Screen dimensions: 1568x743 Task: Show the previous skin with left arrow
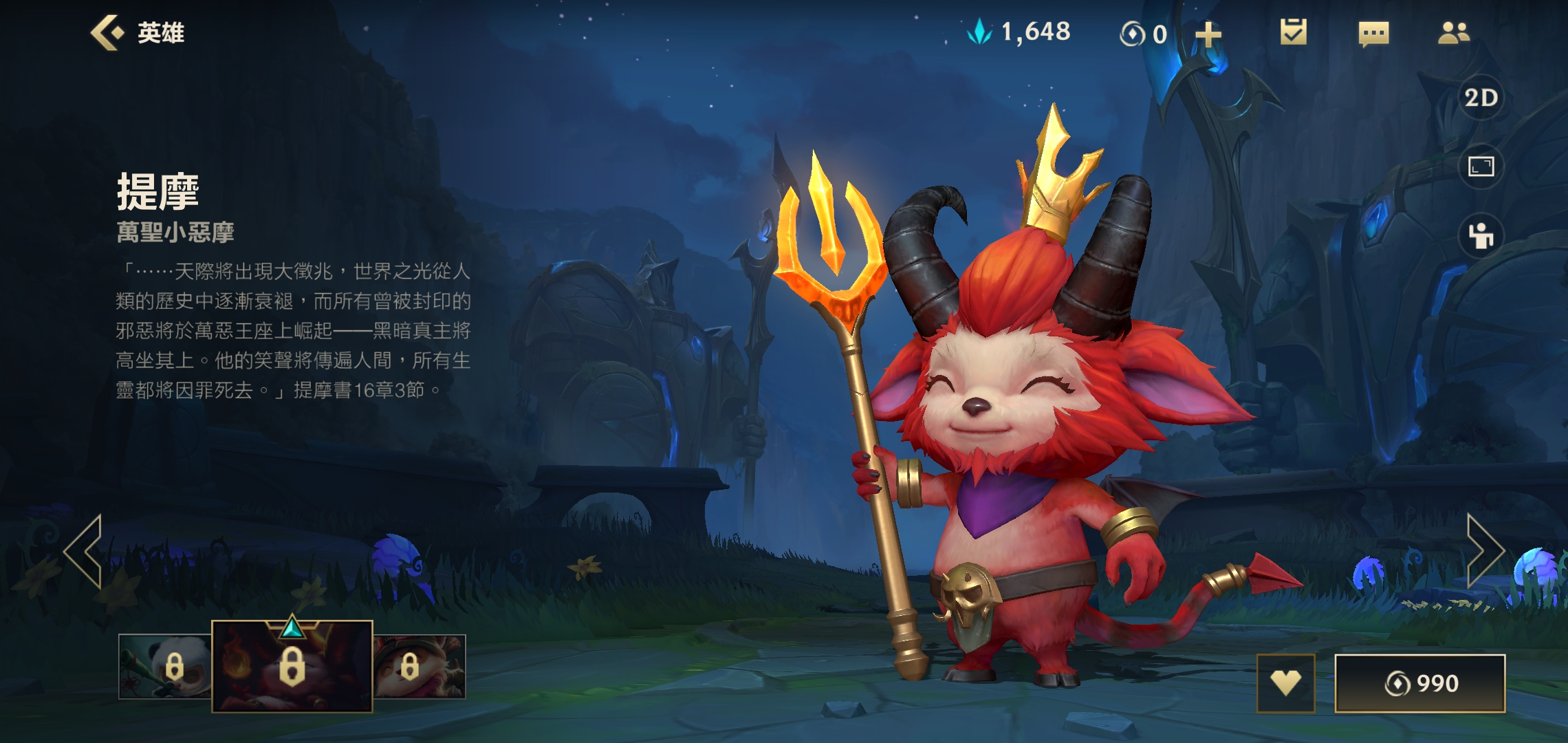click(x=84, y=552)
